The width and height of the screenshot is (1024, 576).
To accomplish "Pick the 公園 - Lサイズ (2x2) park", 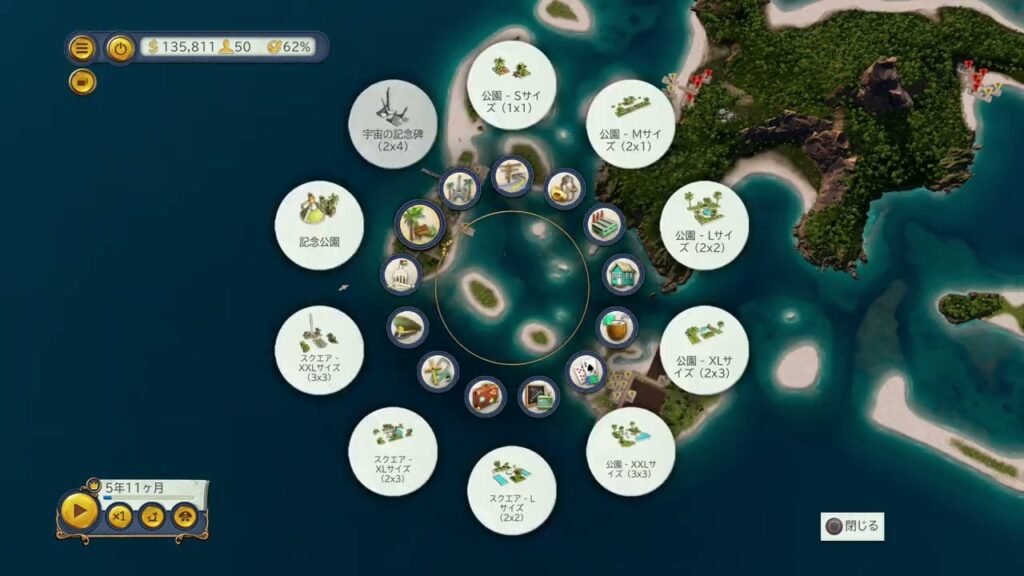I will [x=704, y=225].
